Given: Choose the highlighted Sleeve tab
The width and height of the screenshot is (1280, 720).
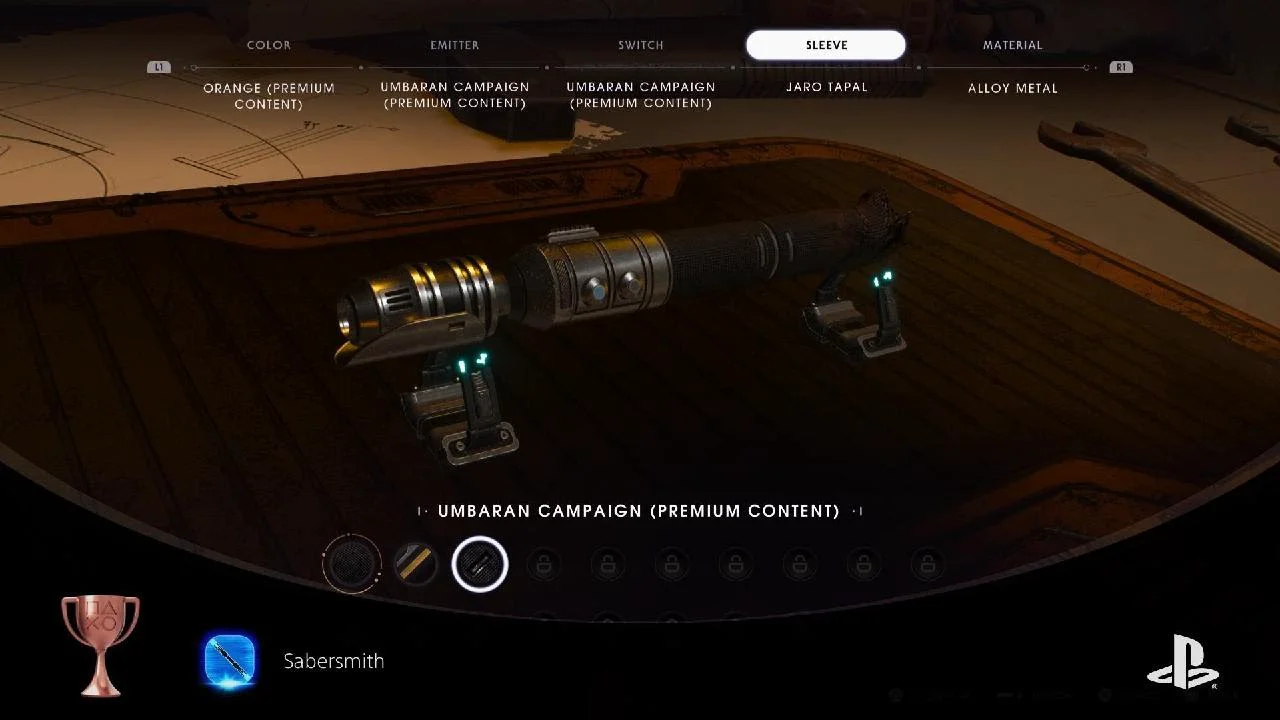Looking at the screenshot, I should click(826, 45).
